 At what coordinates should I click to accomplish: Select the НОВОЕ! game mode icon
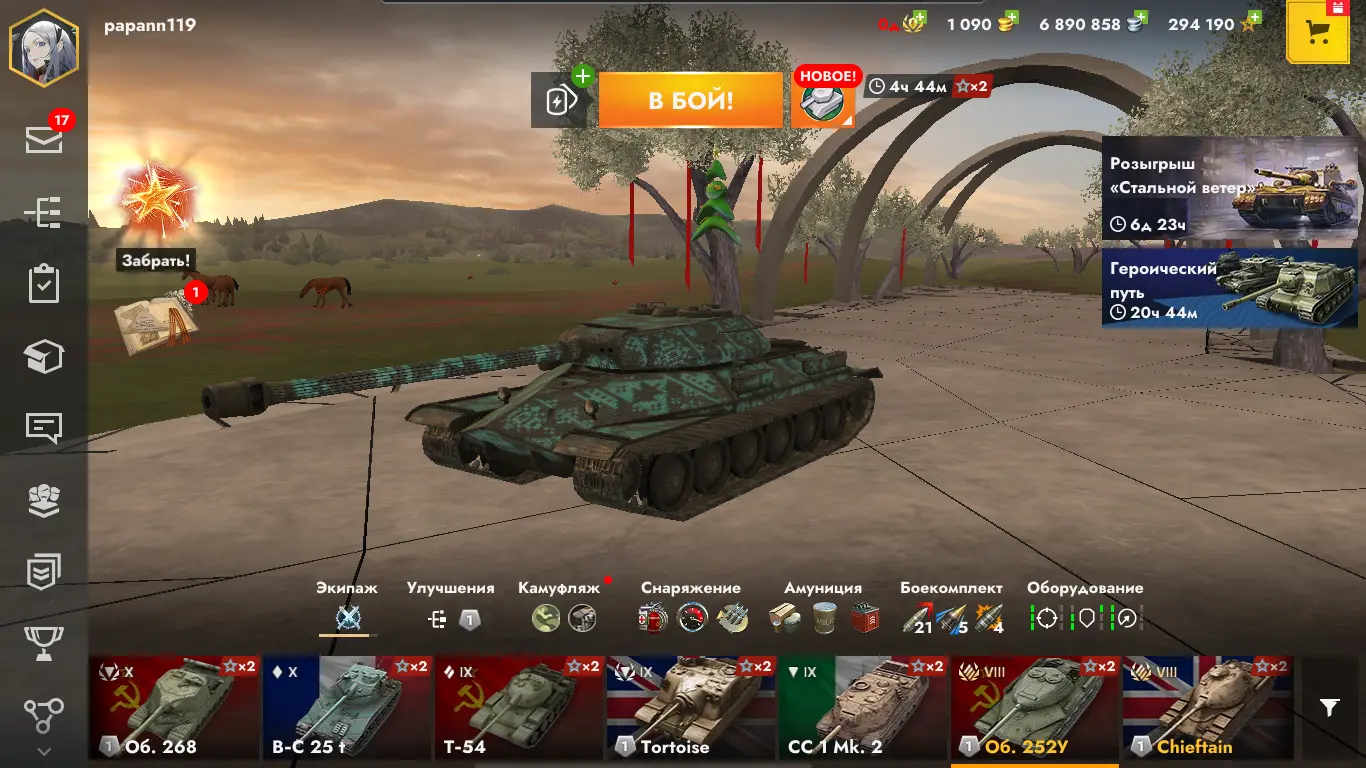click(x=824, y=101)
